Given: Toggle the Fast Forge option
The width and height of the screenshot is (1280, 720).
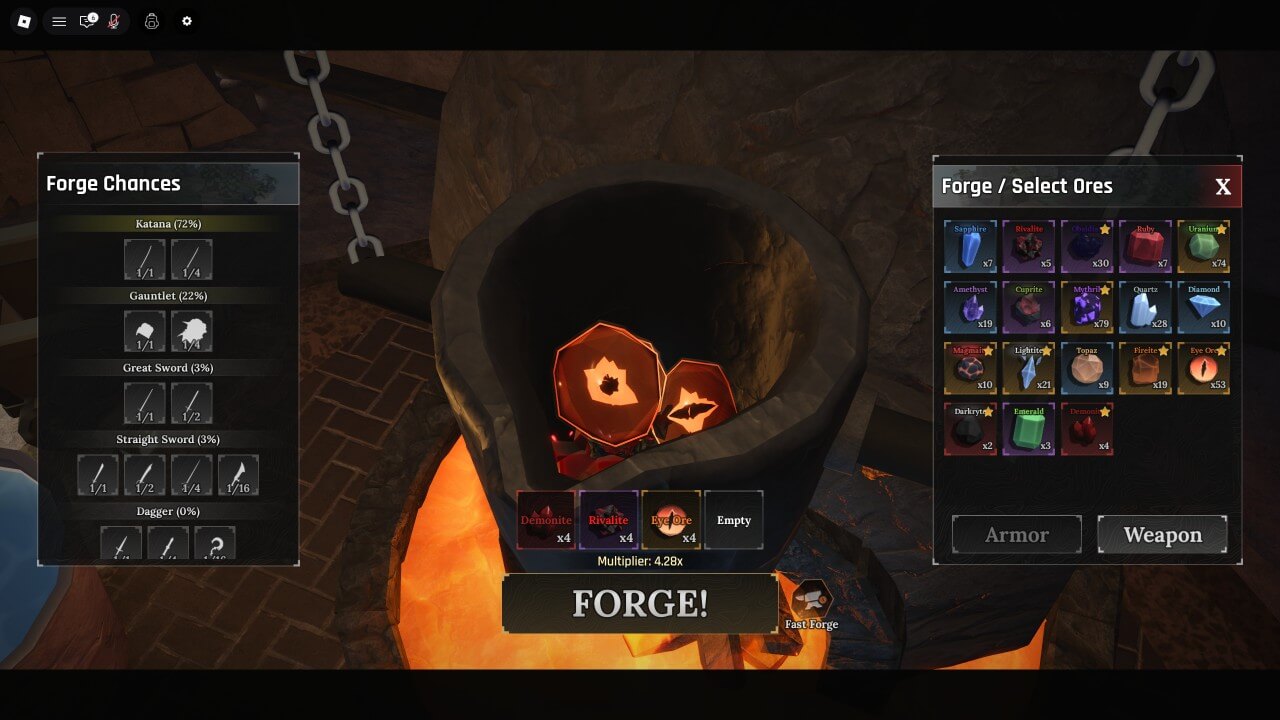Looking at the screenshot, I should [x=811, y=601].
